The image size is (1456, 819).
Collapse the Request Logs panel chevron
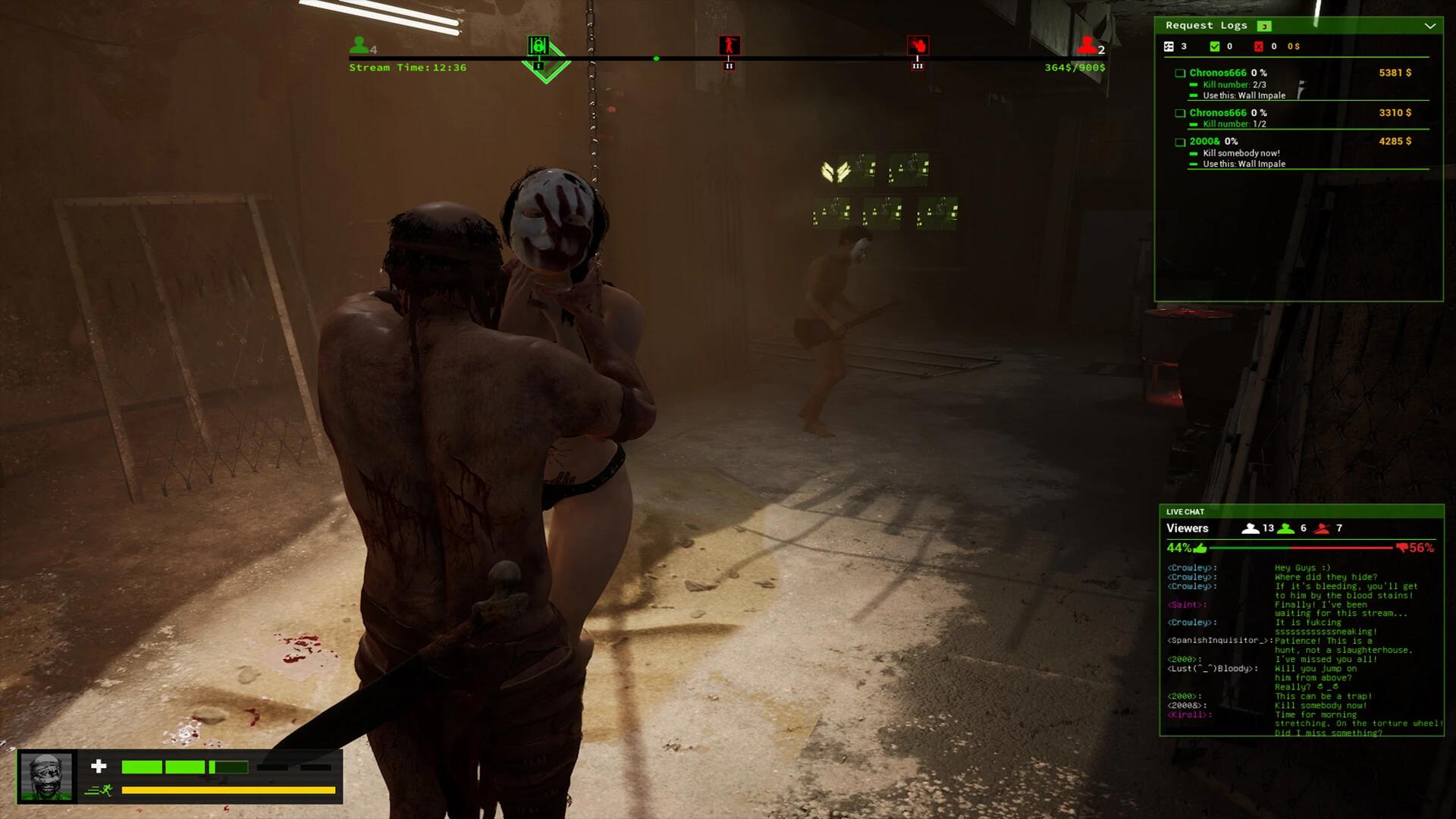pyautogui.click(x=1432, y=25)
